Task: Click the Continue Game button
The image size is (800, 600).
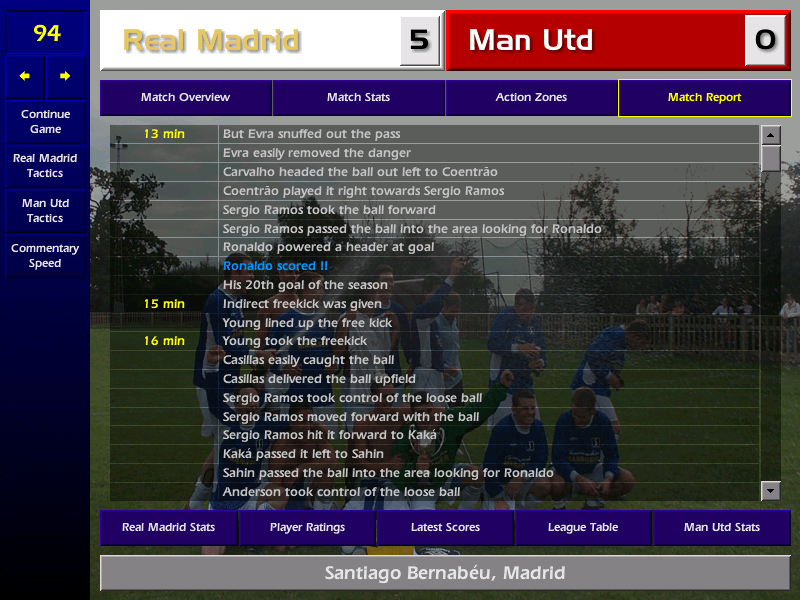Action: [45, 122]
